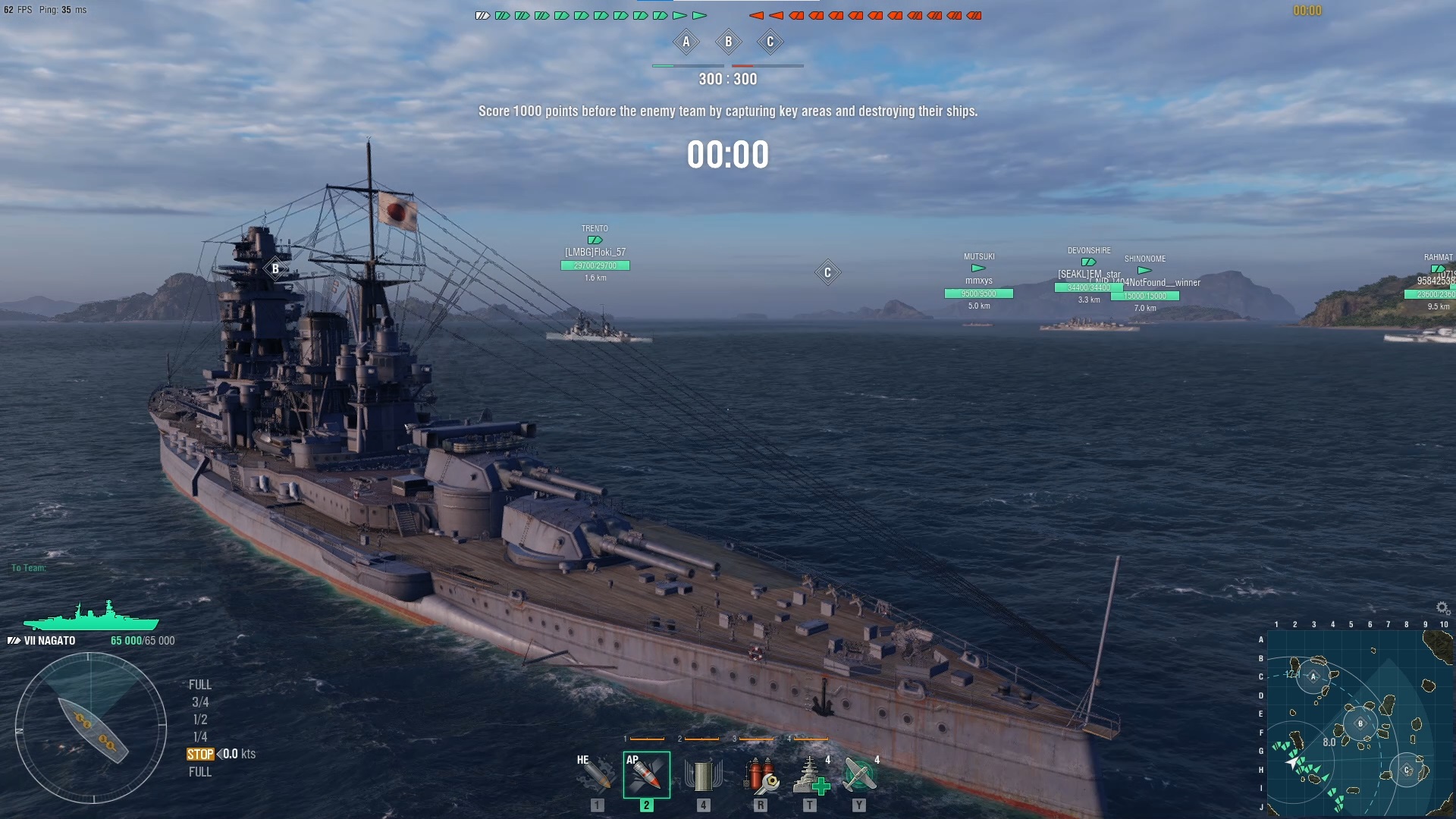Viewport: 1456px width, 819px height.
Task: Launch the aircraft consumable
Action: [859, 775]
